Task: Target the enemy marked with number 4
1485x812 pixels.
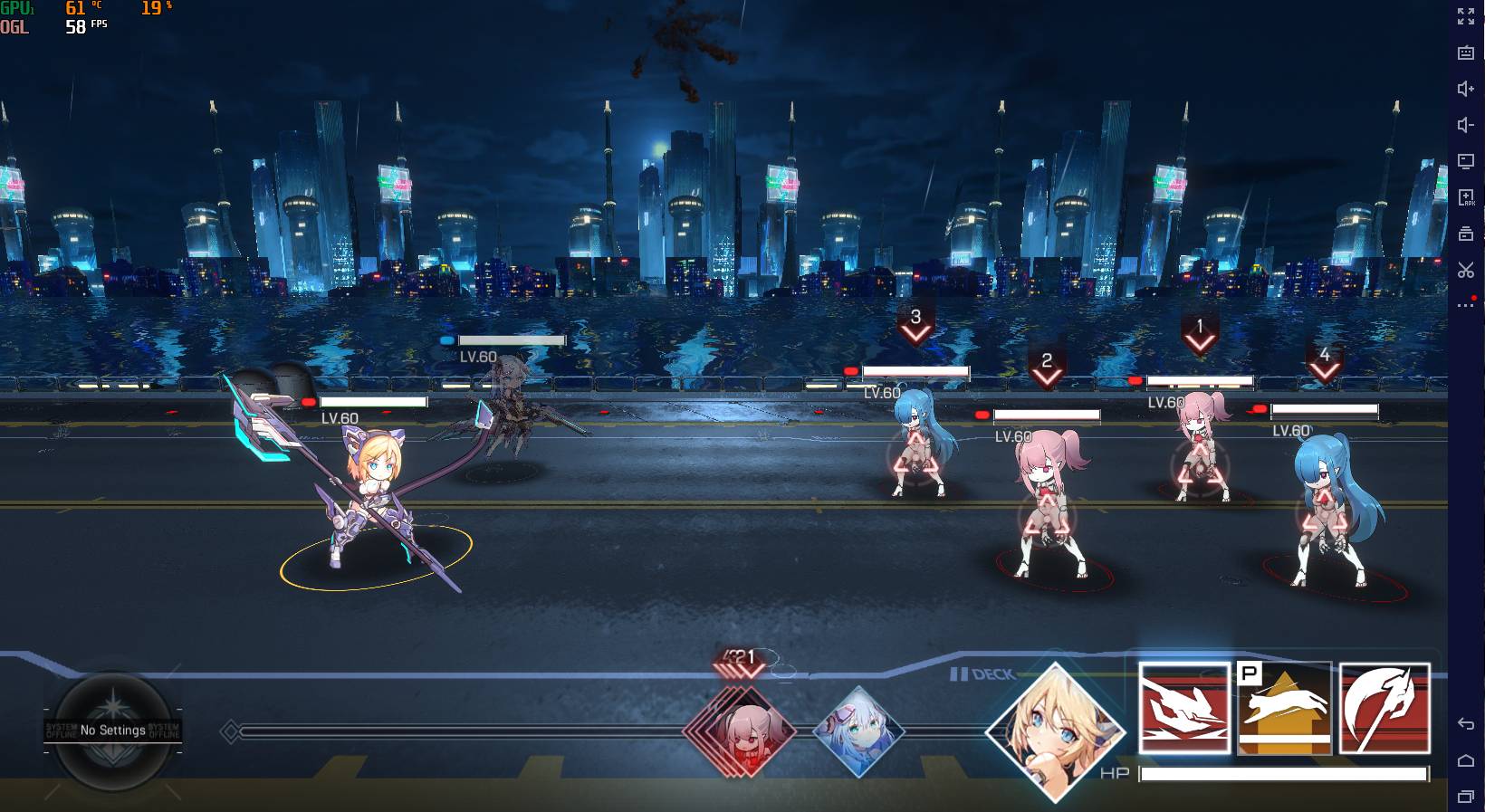Action: click(x=1325, y=511)
